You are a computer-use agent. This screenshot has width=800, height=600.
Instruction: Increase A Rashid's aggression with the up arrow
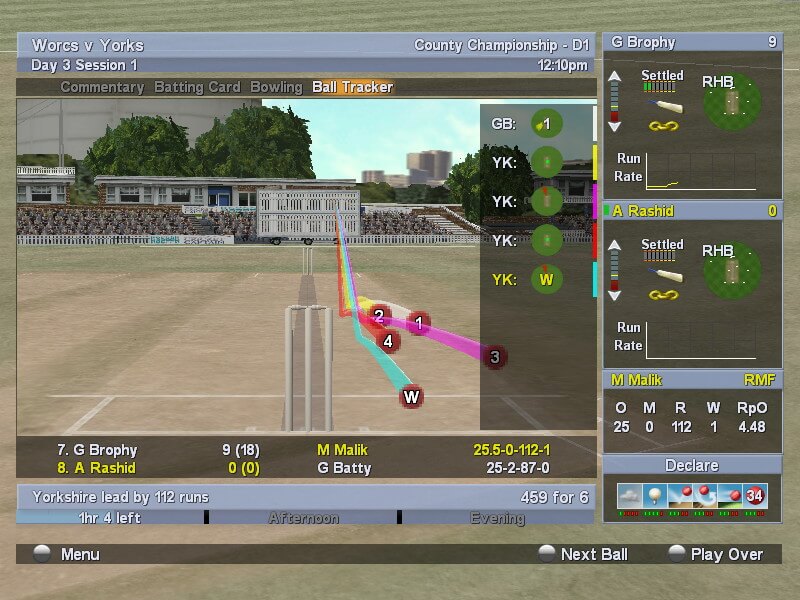[x=615, y=243]
